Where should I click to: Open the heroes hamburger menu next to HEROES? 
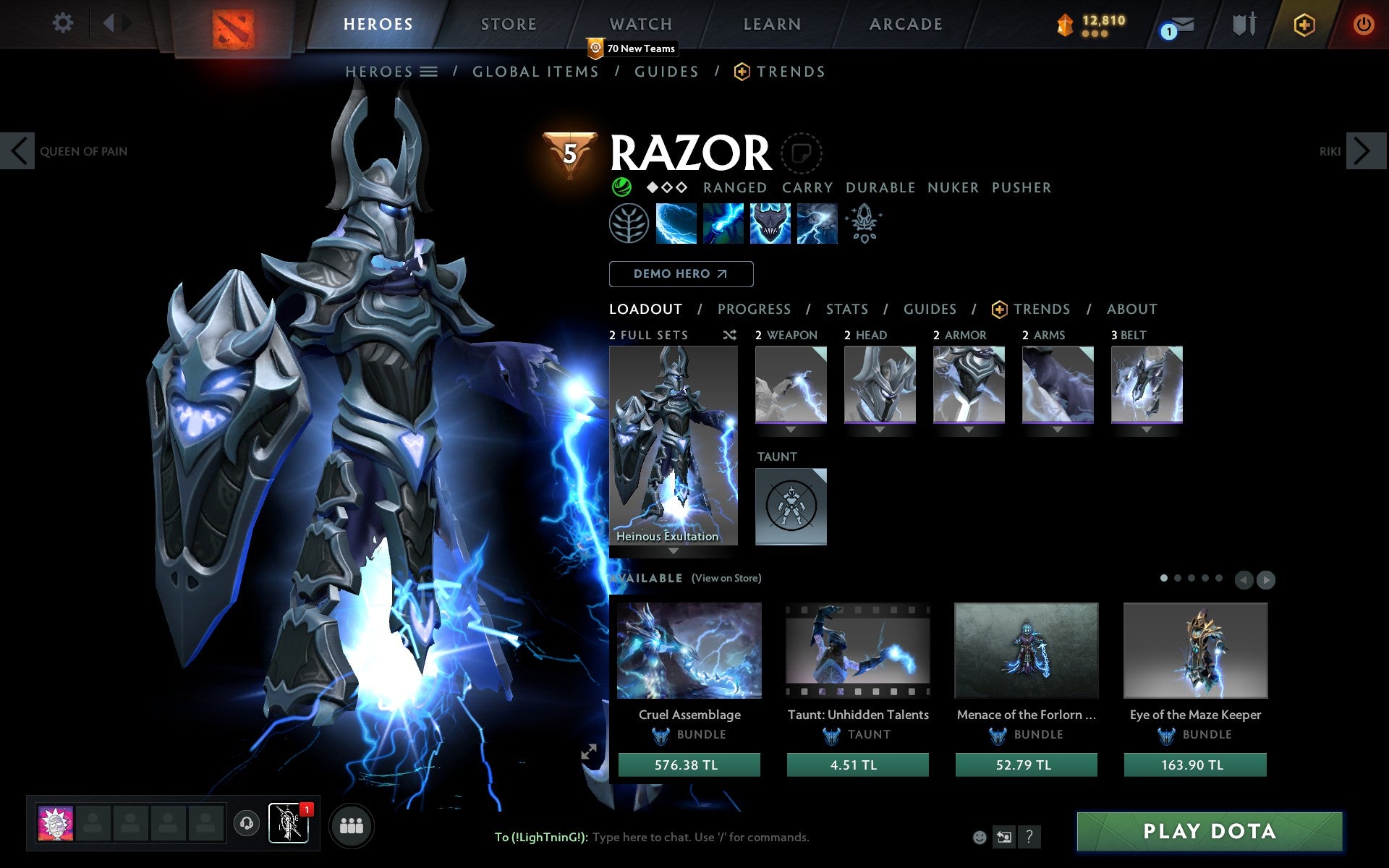click(x=429, y=72)
